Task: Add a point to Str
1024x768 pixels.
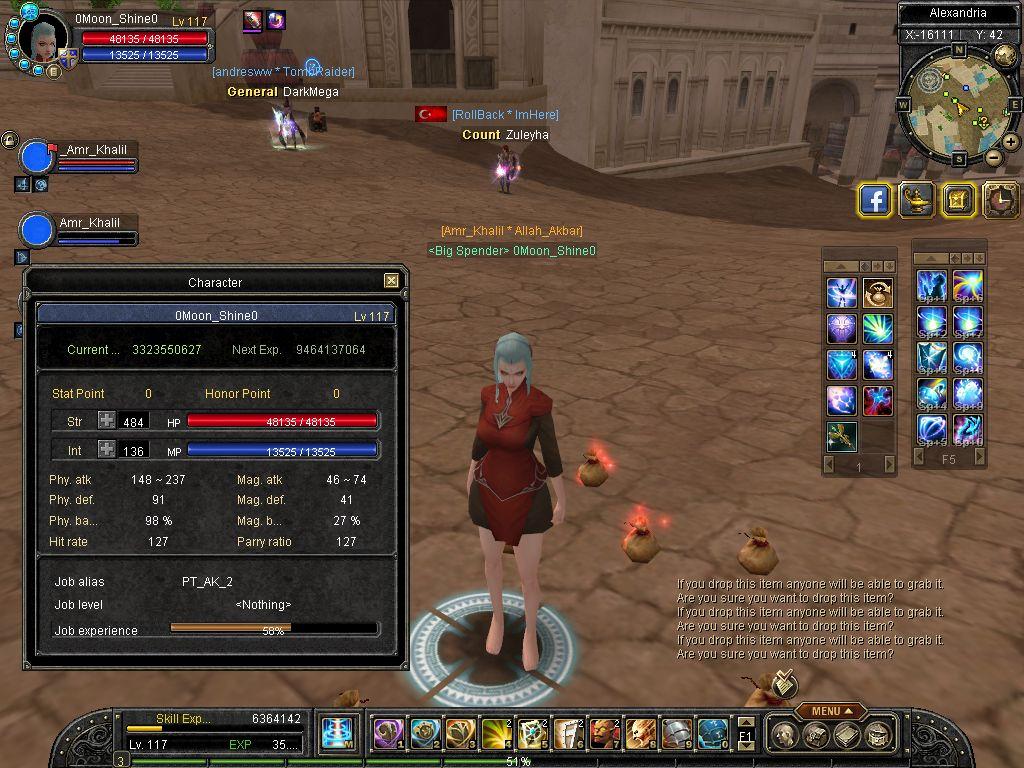Action: 107,421
